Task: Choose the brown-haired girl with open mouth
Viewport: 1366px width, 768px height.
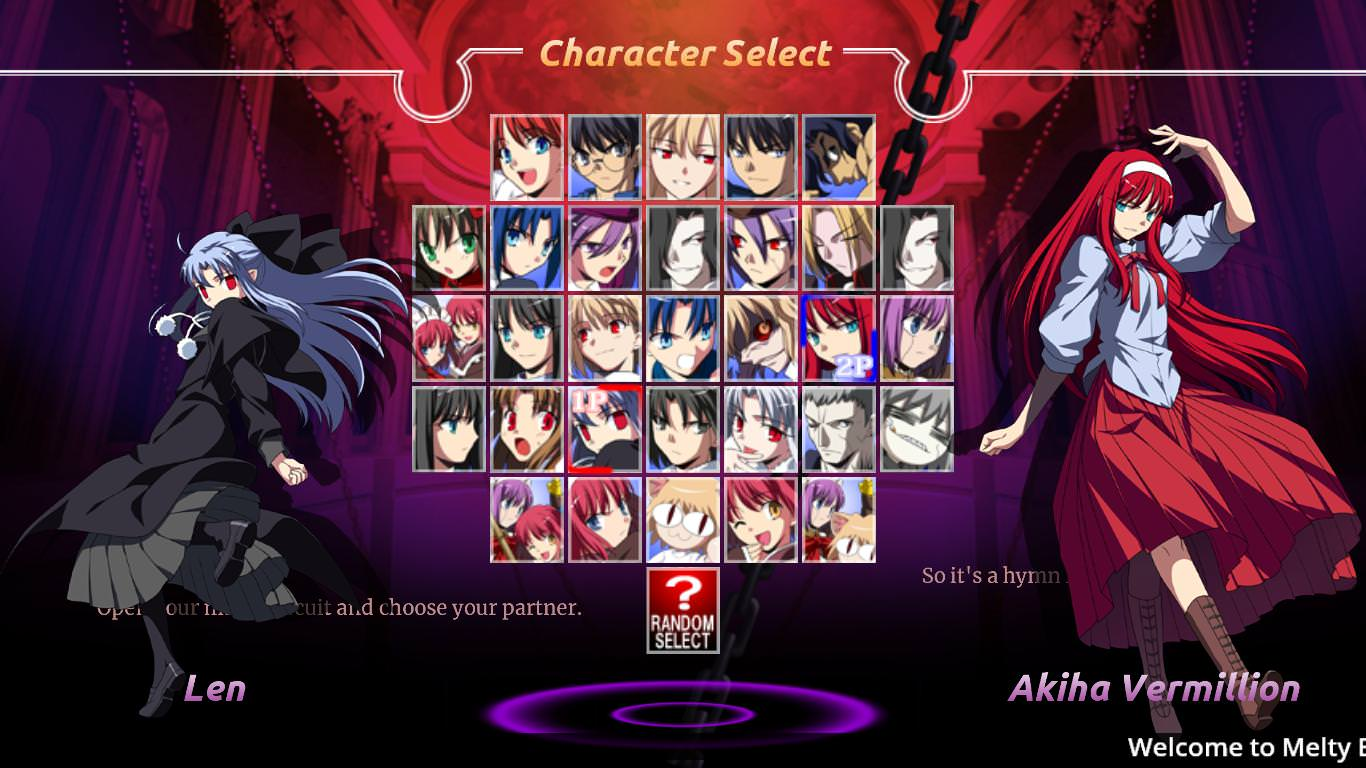Action: pos(527,429)
